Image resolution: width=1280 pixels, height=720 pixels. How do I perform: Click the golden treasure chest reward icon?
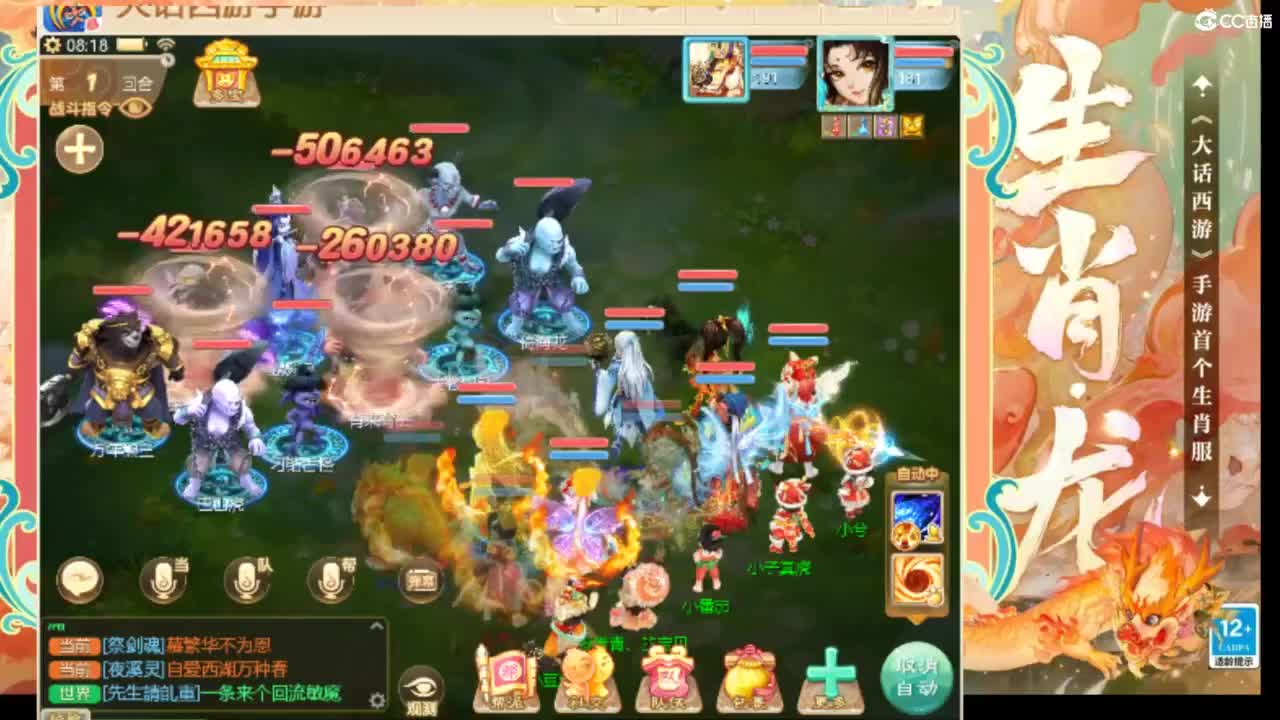click(227, 80)
